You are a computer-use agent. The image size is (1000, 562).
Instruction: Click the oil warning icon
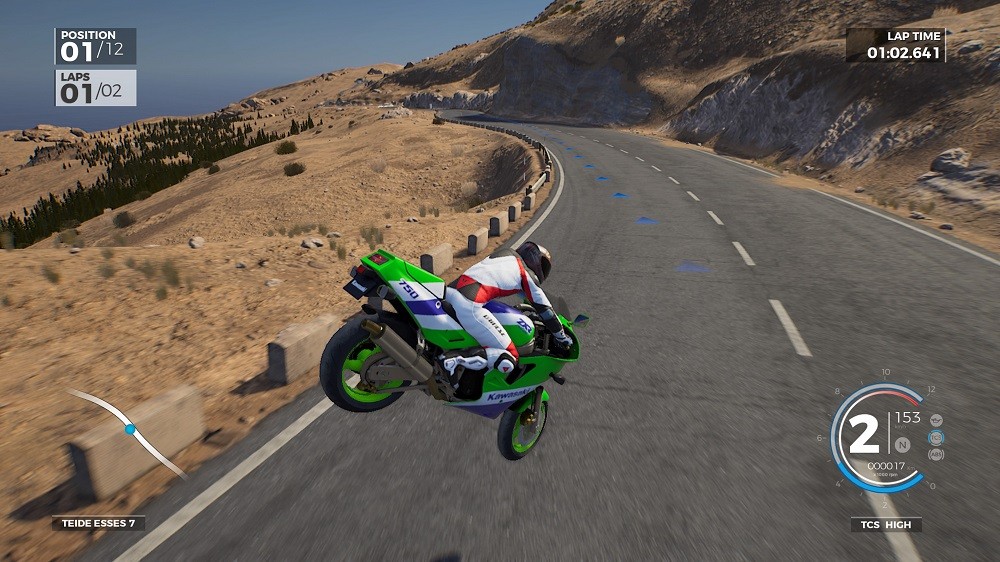point(936,420)
